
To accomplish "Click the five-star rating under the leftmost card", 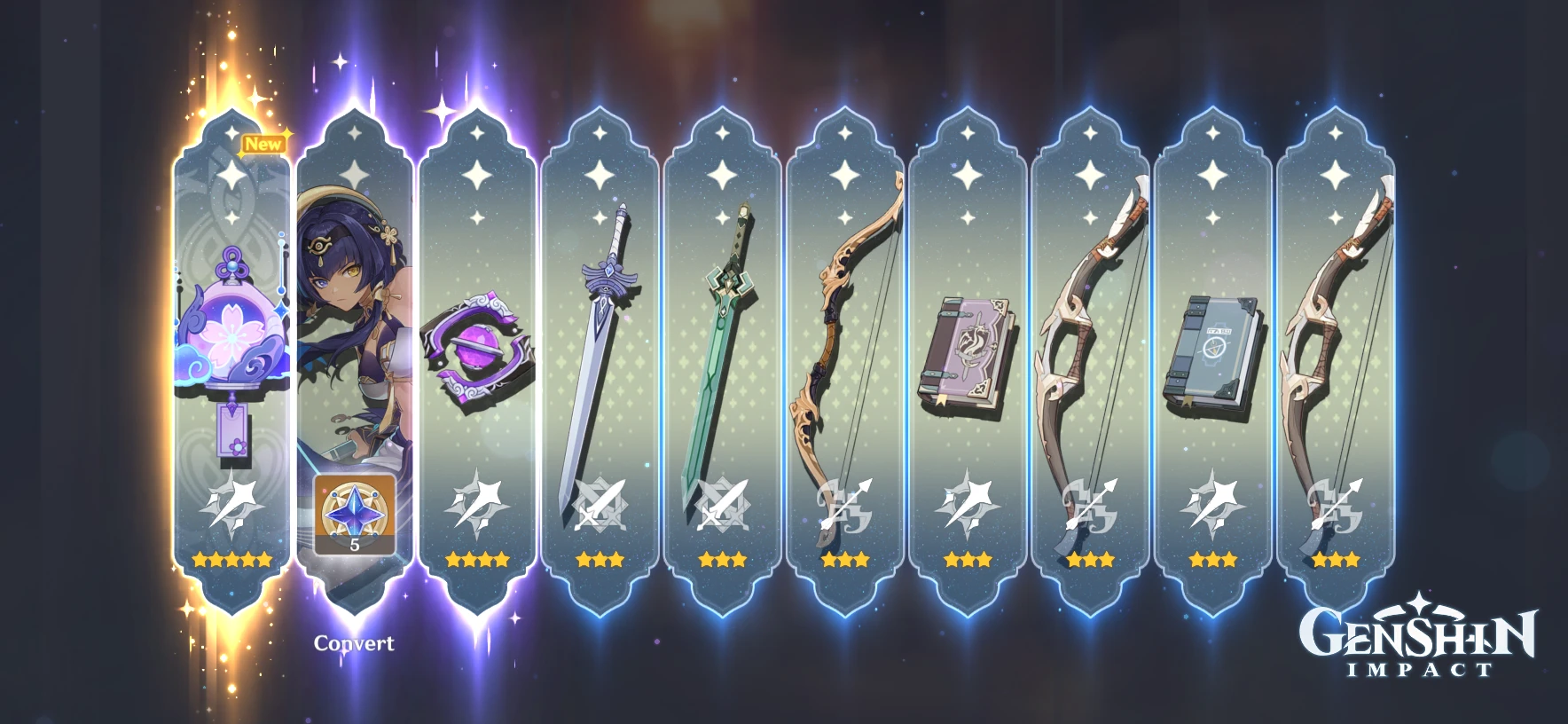I will (x=232, y=559).
